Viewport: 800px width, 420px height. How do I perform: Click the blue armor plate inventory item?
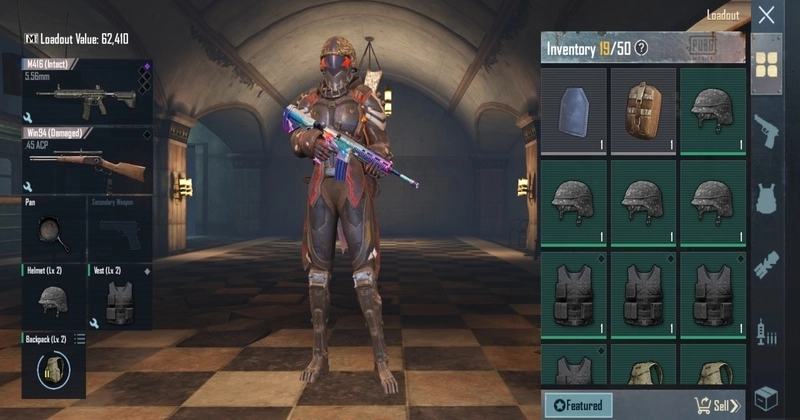tap(575, 108)
